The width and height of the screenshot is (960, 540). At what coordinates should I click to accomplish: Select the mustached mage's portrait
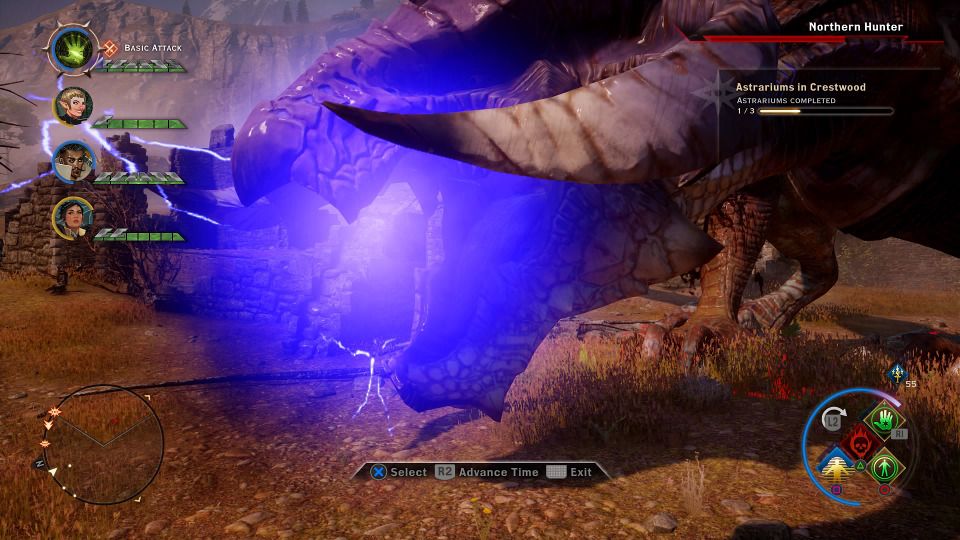(73, 161)
